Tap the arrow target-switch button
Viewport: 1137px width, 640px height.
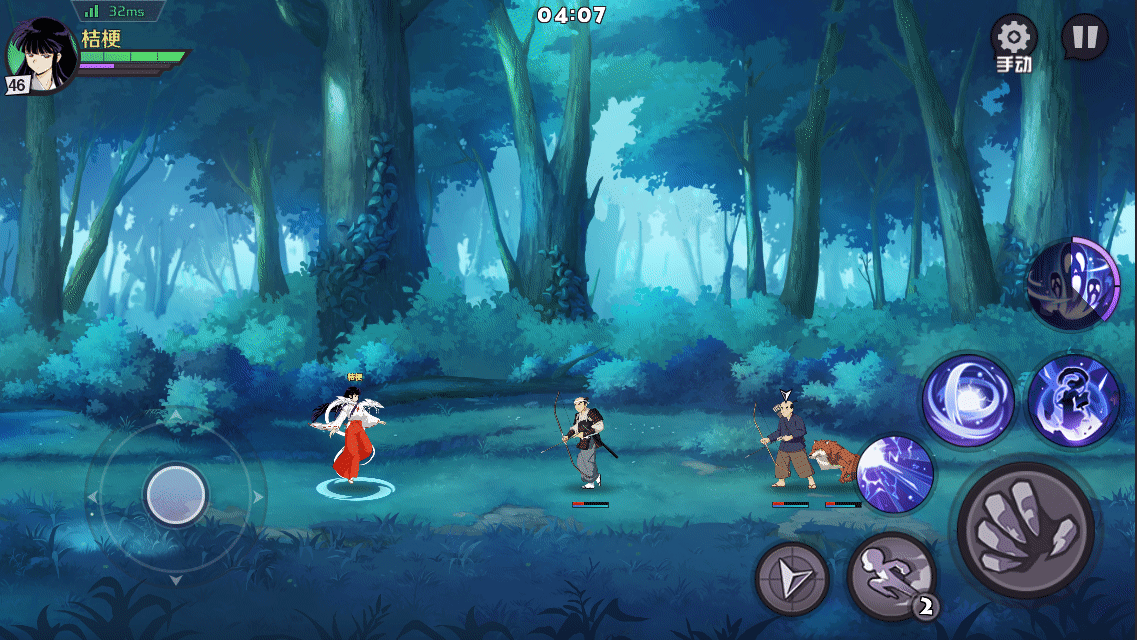792,578
